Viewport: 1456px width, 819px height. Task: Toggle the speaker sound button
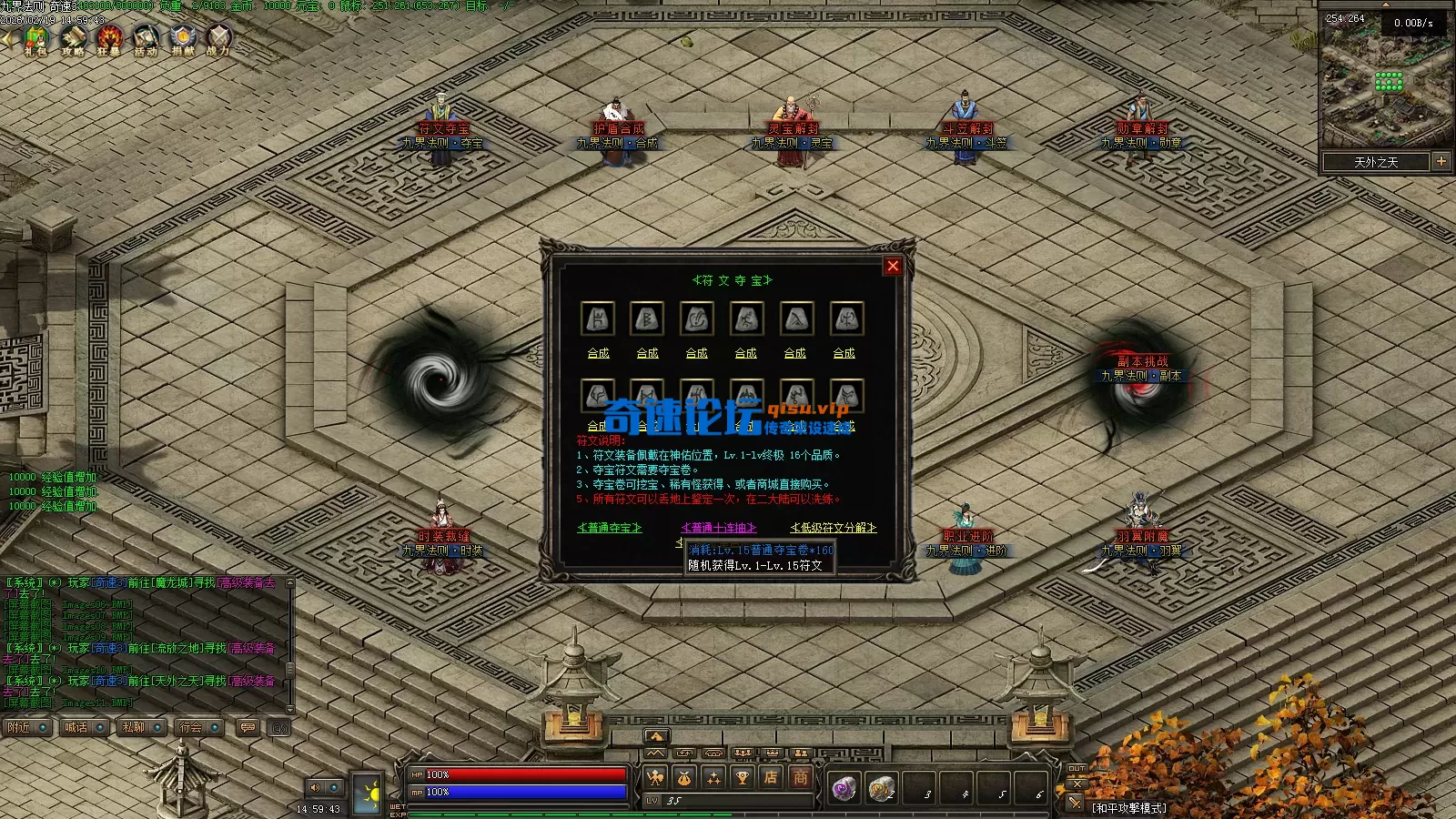316,787
